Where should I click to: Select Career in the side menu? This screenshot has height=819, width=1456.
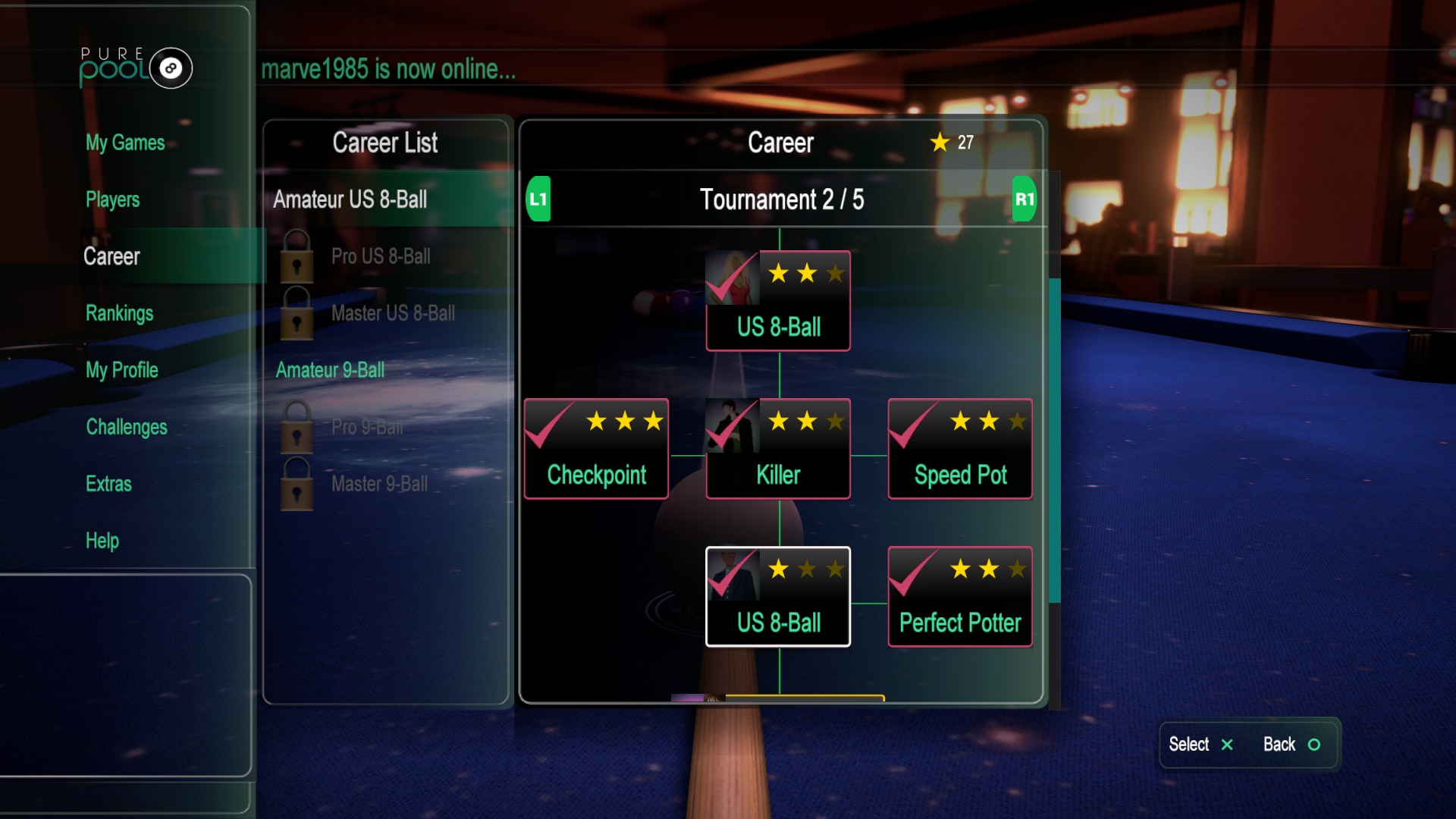tap(111, 256)
